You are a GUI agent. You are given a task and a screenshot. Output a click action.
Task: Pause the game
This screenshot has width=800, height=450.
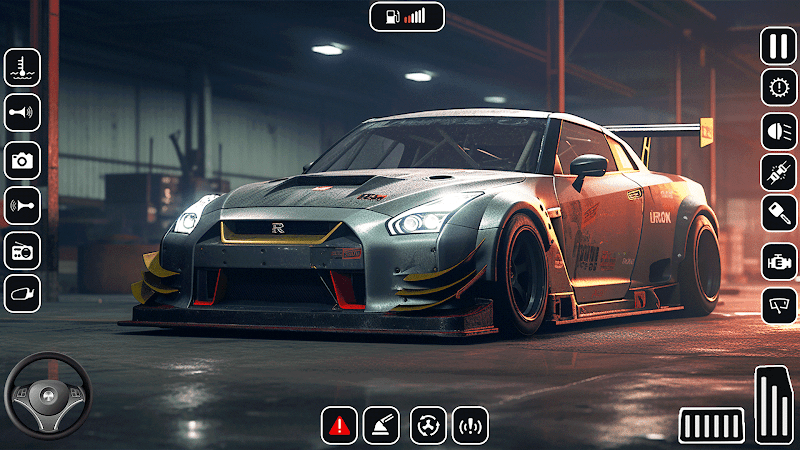pyautogui.click(x=778, y=46)
